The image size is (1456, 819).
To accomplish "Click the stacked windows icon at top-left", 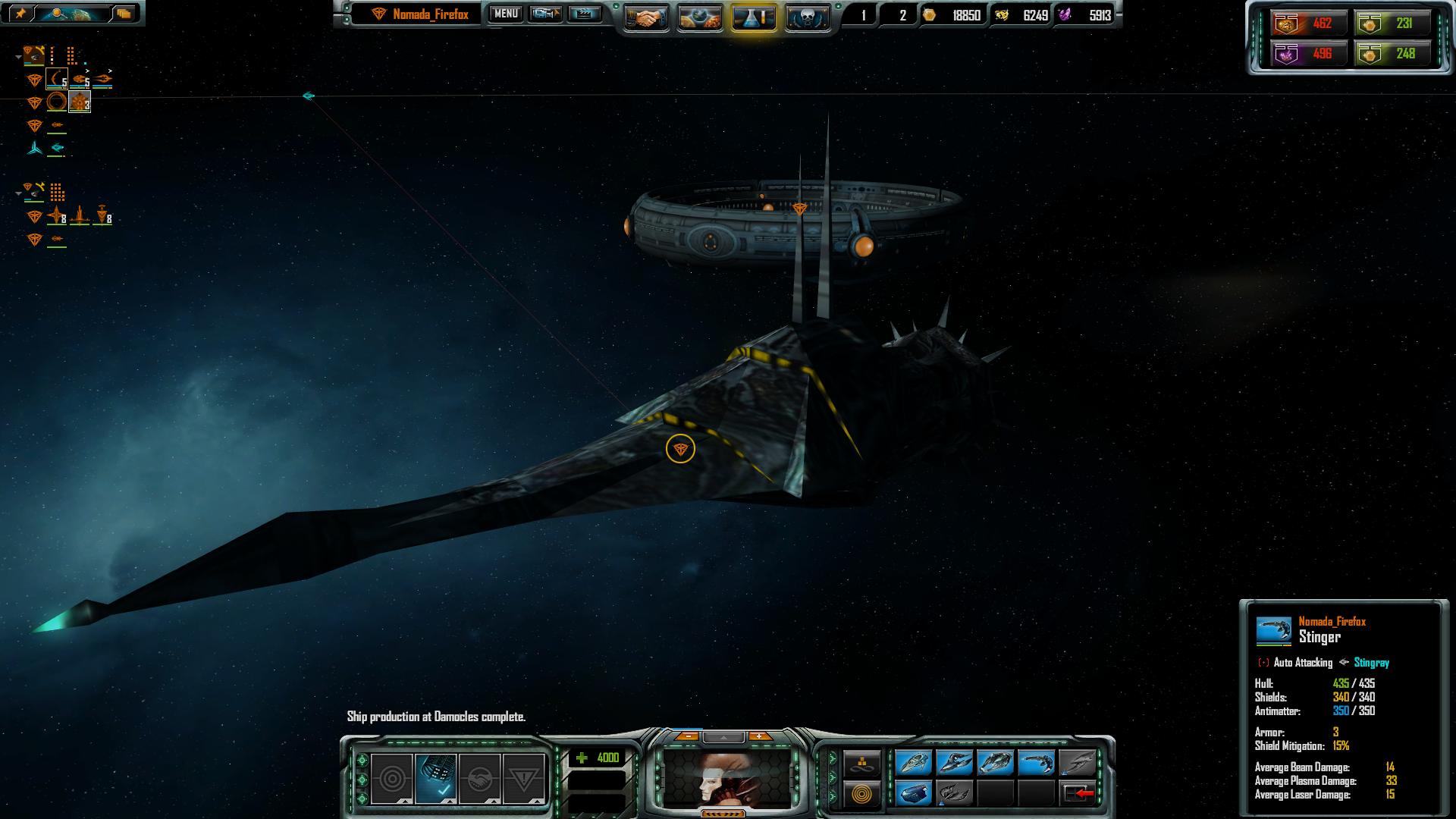I will pyautogui.click(x=124, y=13).
